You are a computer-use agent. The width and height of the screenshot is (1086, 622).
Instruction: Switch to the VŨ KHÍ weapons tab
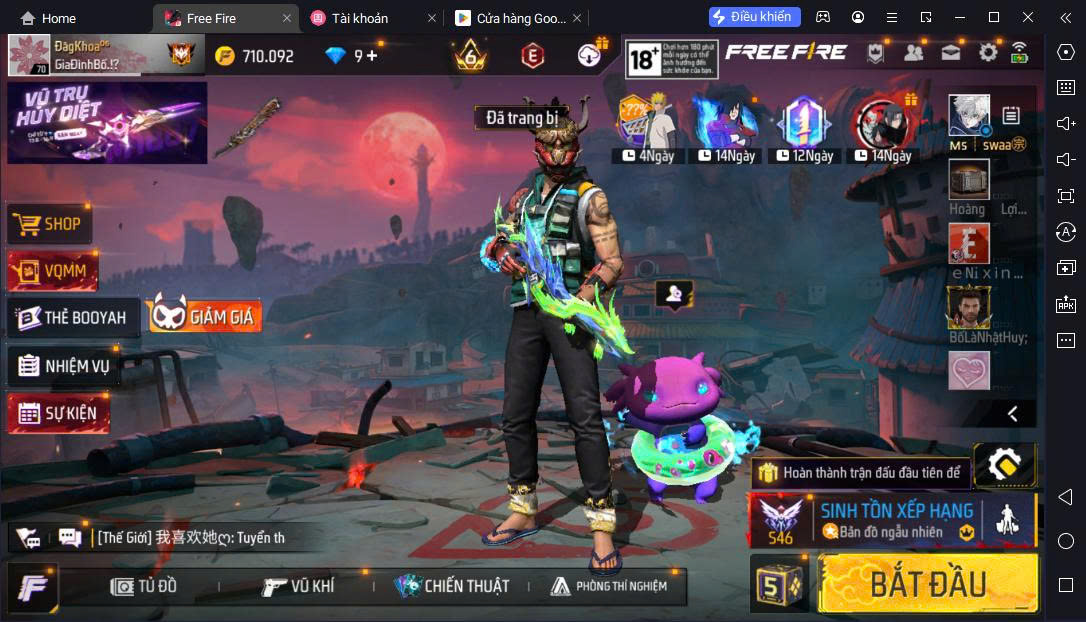pyautogui.click(x=298, y=586)
